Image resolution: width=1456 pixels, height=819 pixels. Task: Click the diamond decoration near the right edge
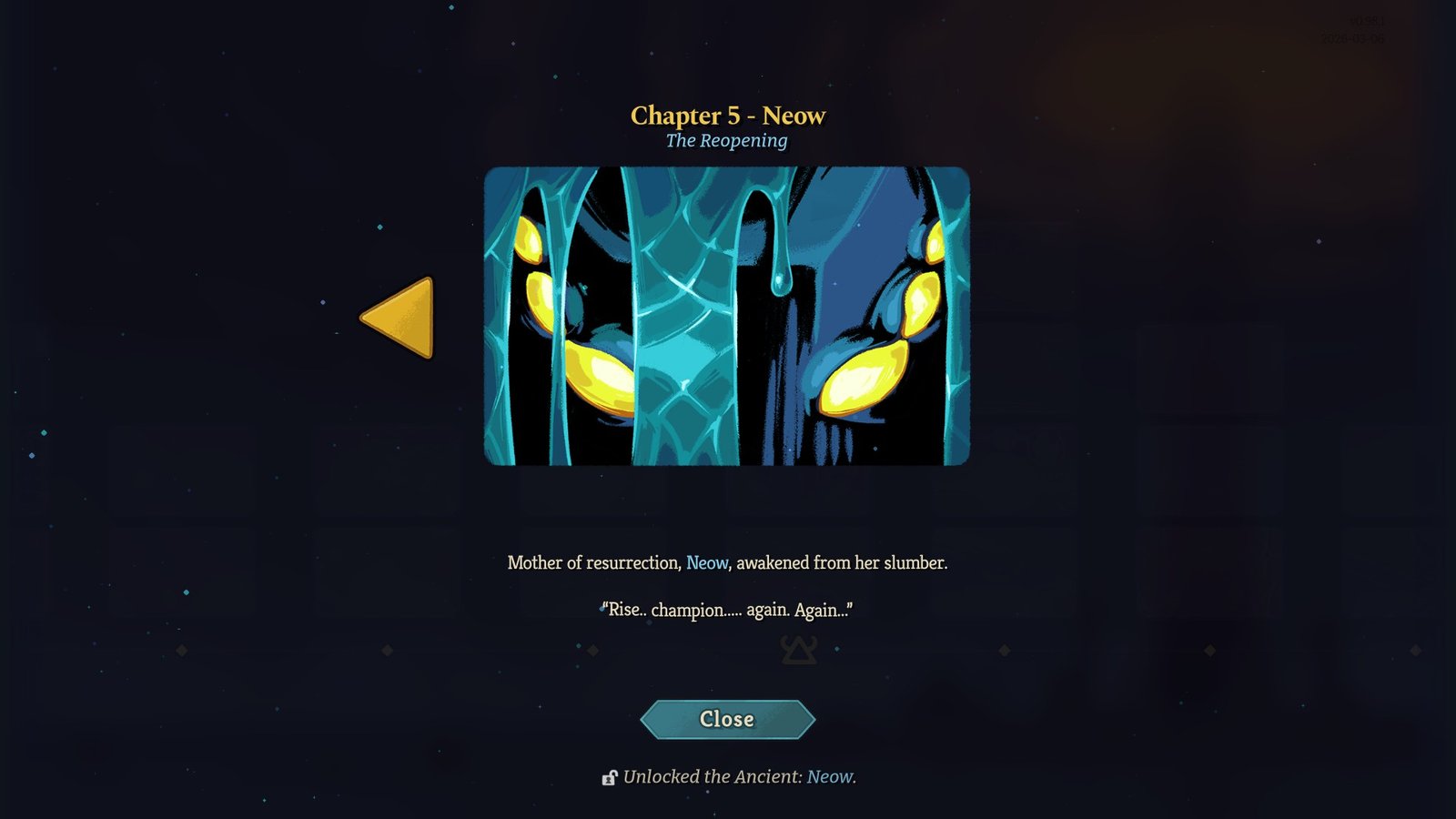pyautogui.click(x=1415, y=649)
